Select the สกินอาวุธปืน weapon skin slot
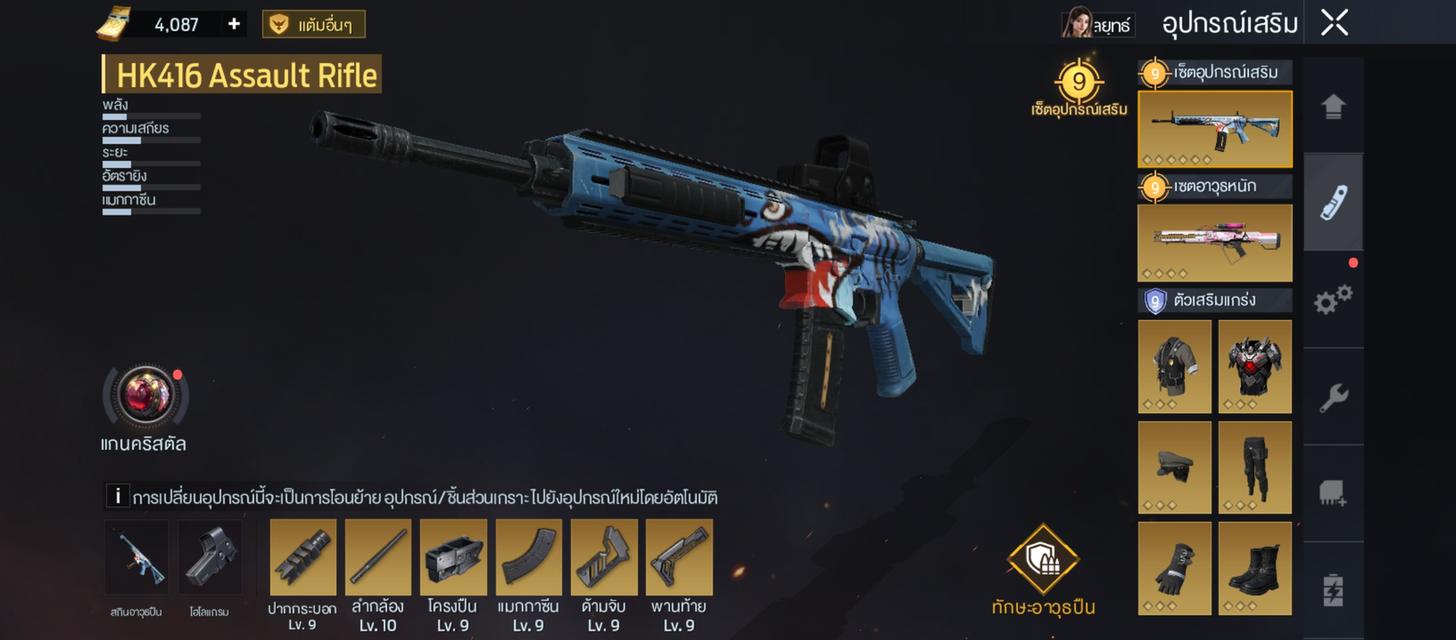Viewport: 1456px width, 640px height. click(137, 557)
